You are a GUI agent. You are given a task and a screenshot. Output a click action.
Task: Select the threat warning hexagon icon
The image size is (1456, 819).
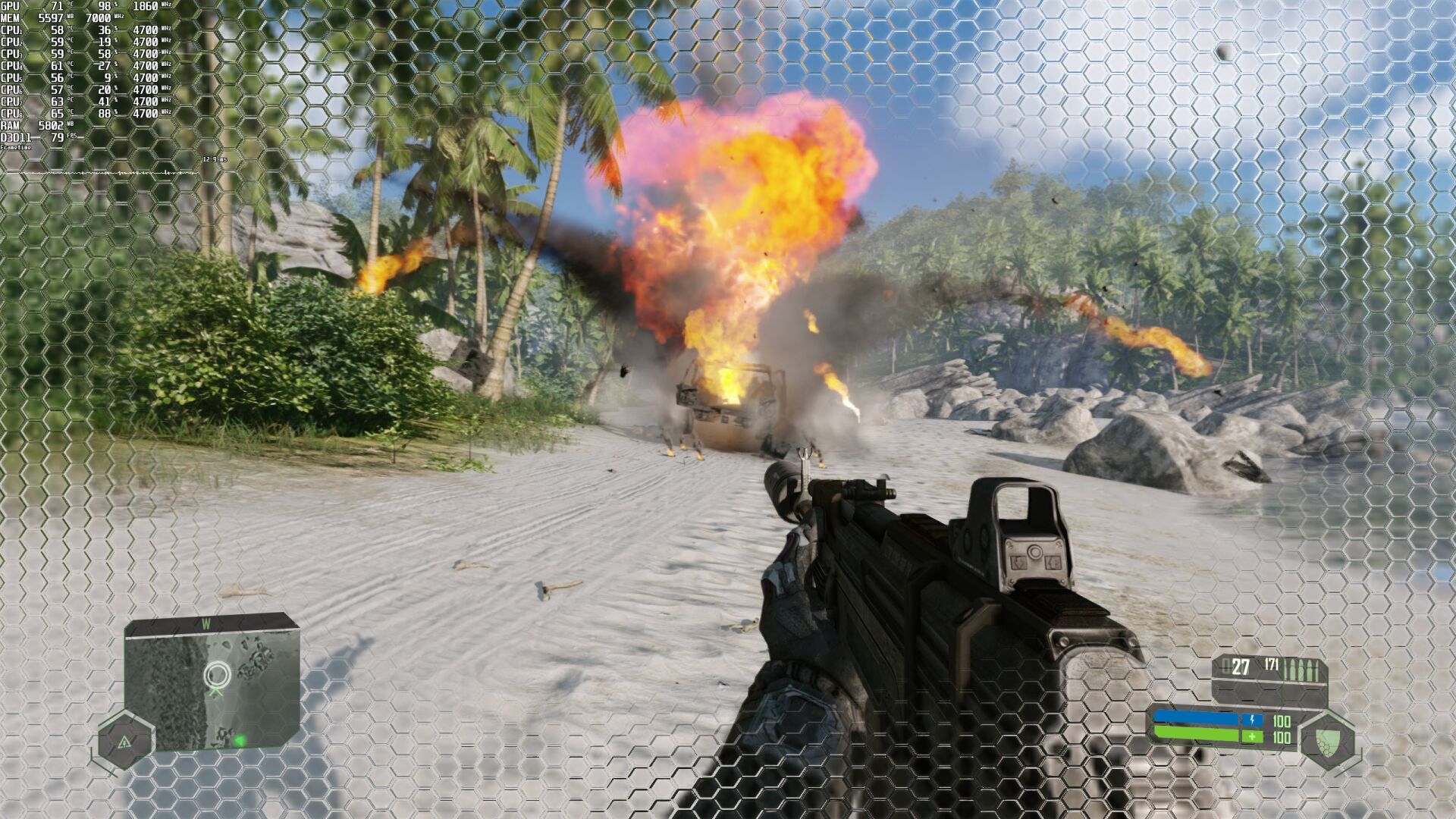coord(125,741)
